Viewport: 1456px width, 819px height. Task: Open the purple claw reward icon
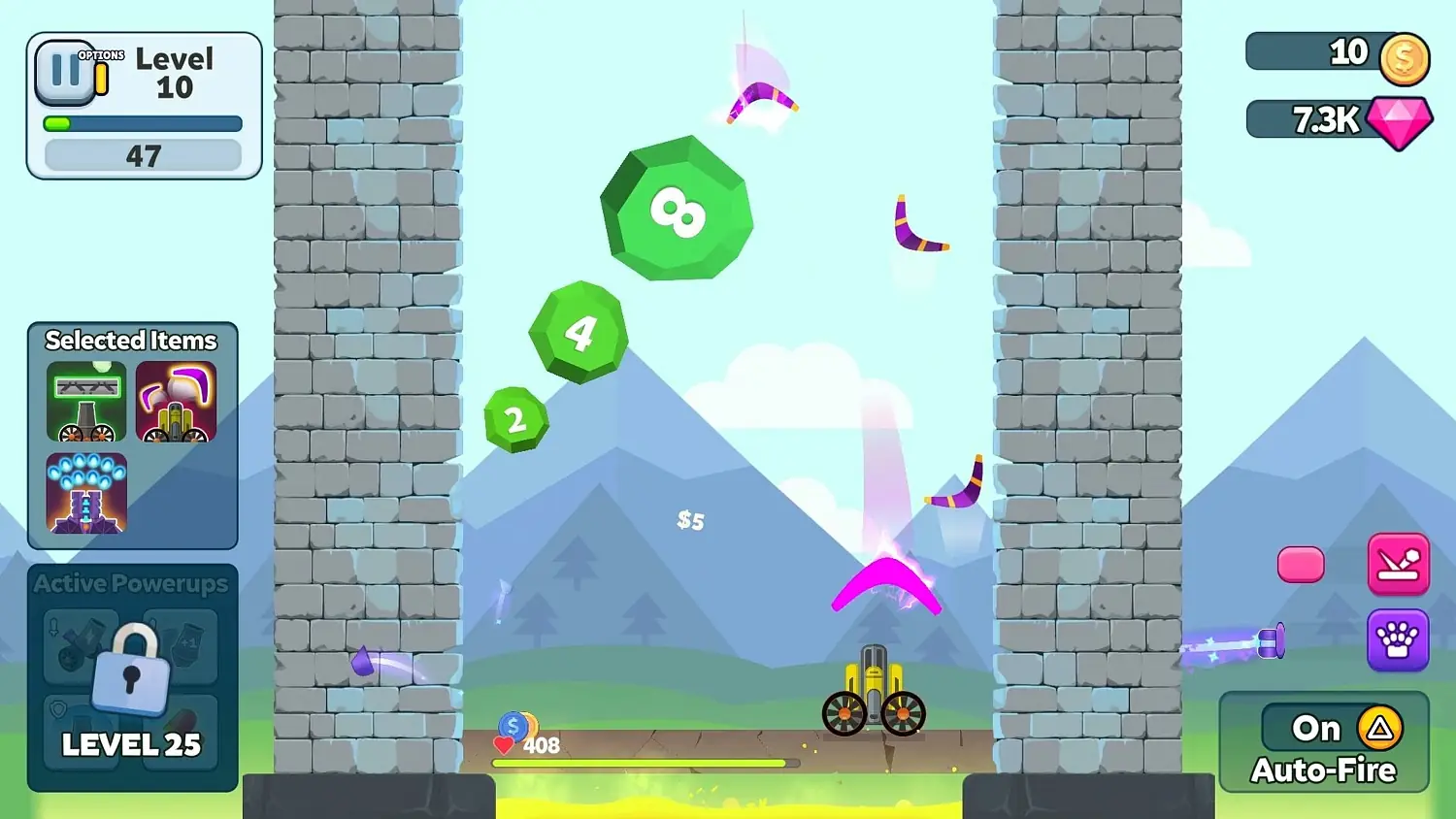pyautogui.click(x=1398, y=640)
